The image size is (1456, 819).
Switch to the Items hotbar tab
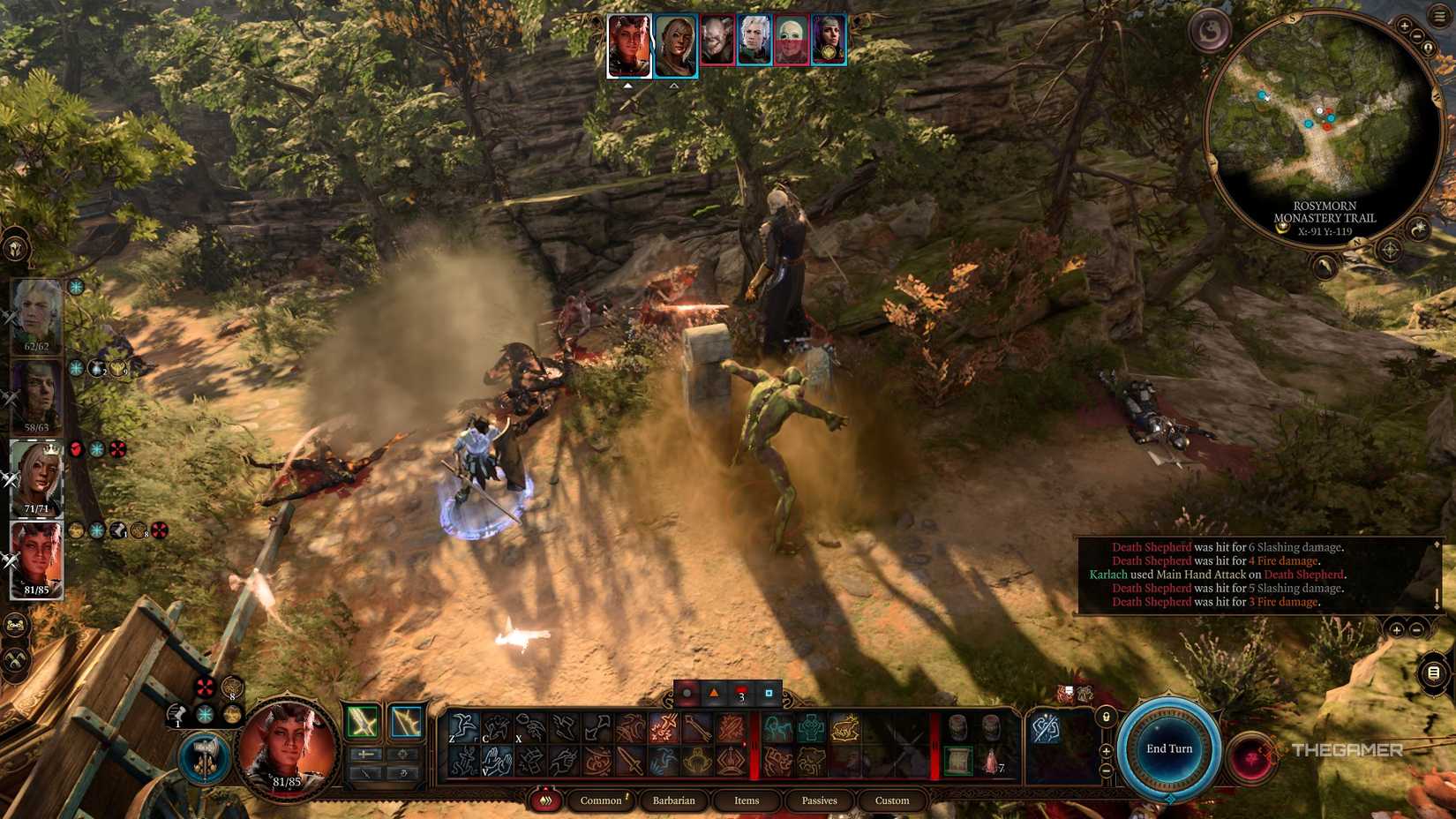point(746,800)
